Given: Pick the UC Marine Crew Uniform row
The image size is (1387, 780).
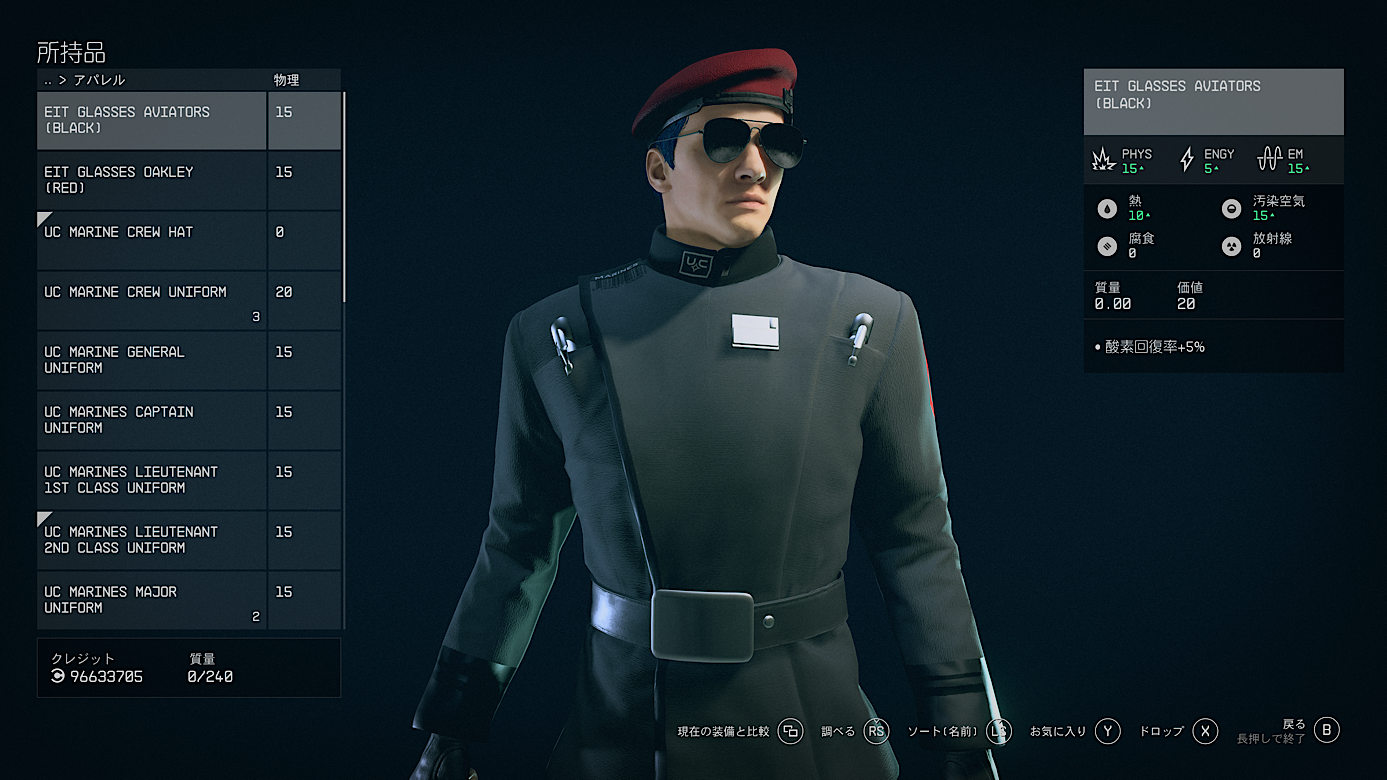Looking at the screenshot, I should (x=152, y=300).
